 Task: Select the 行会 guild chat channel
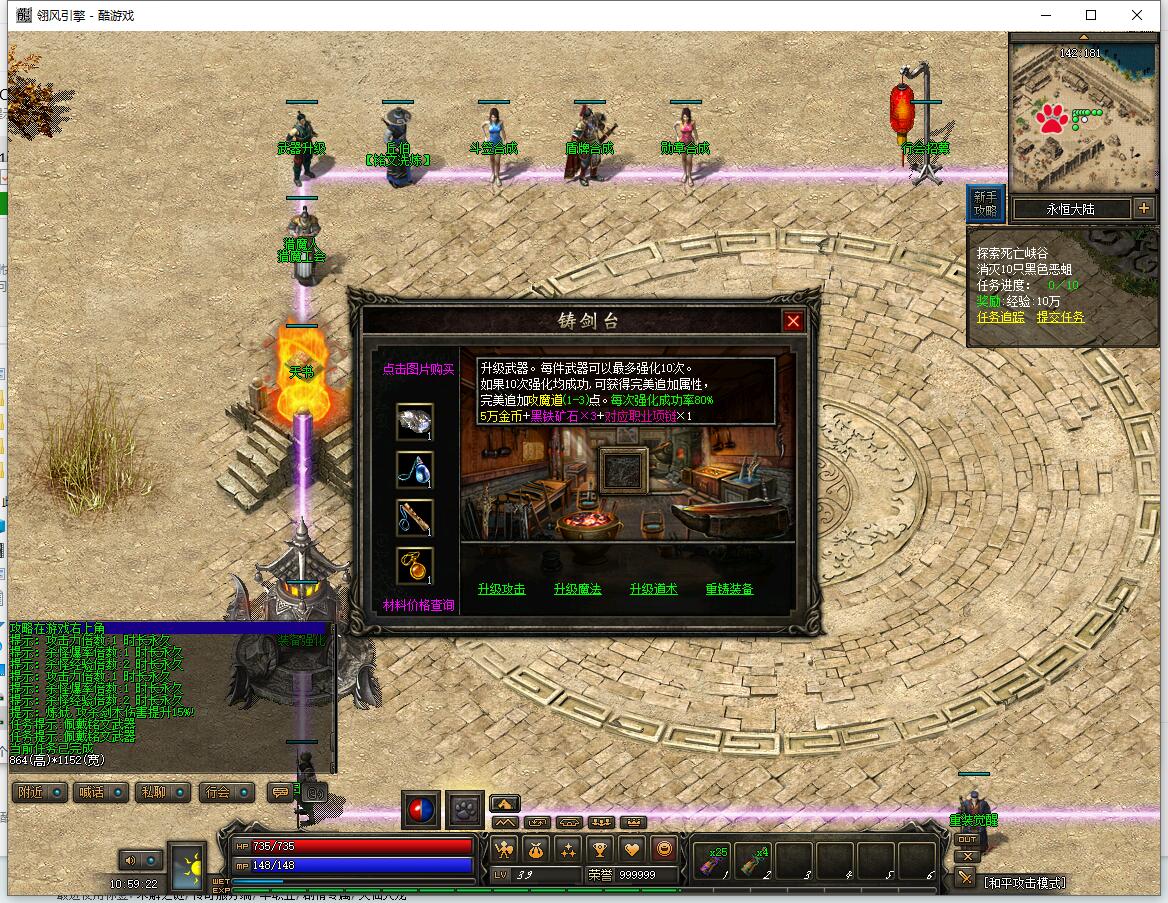(226, 792)
